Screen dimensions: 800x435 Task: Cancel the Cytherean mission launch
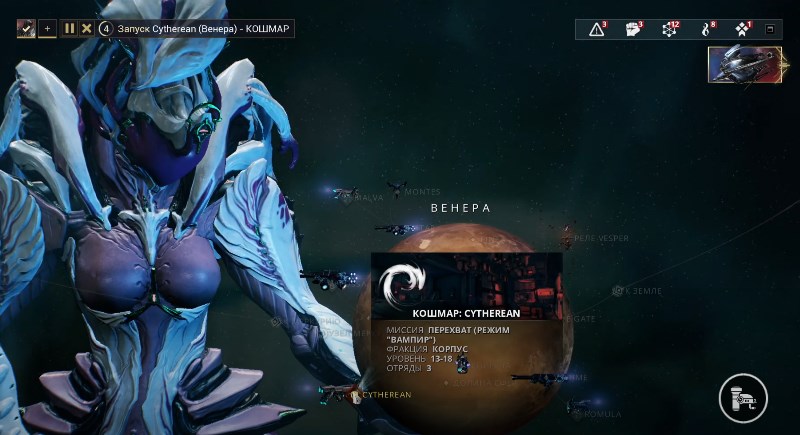(86, 28)
